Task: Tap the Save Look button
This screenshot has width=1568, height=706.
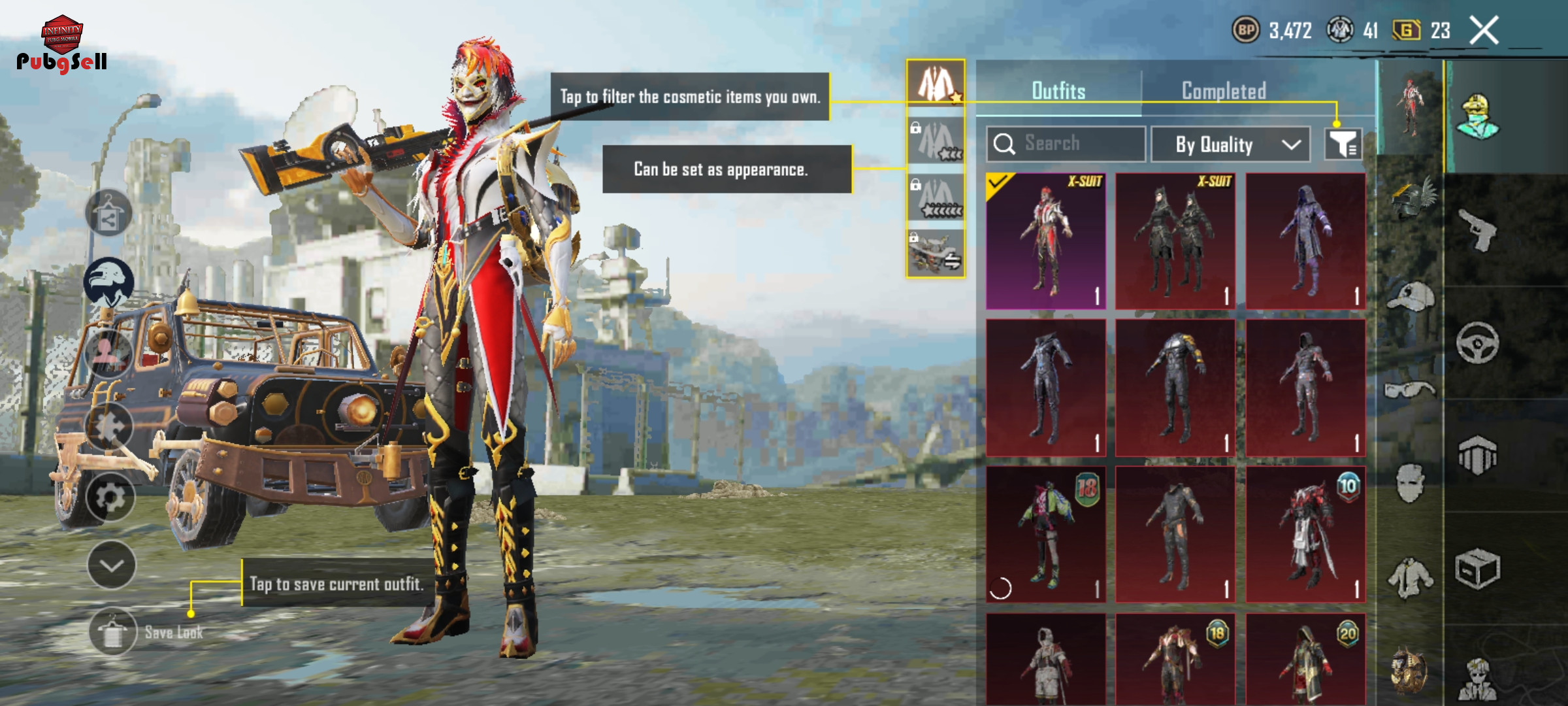Action: click(114, 632)
